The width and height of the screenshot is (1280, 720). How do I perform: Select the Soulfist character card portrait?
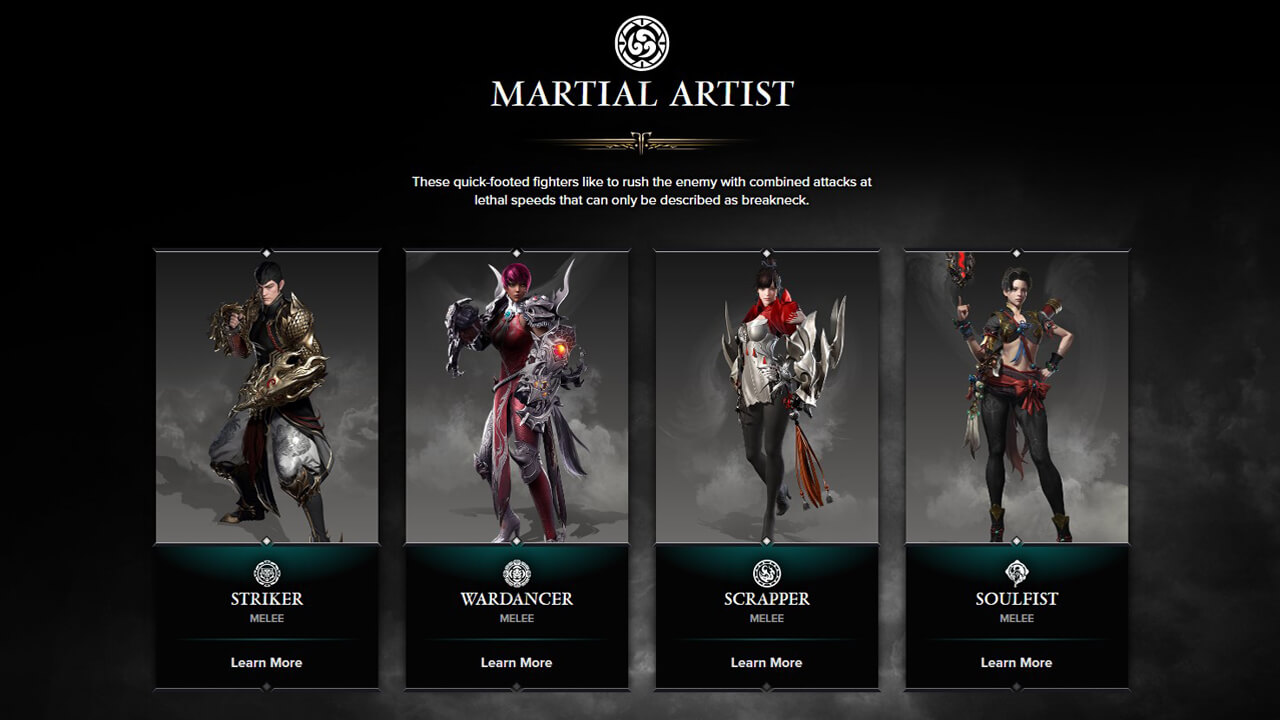1017,396
